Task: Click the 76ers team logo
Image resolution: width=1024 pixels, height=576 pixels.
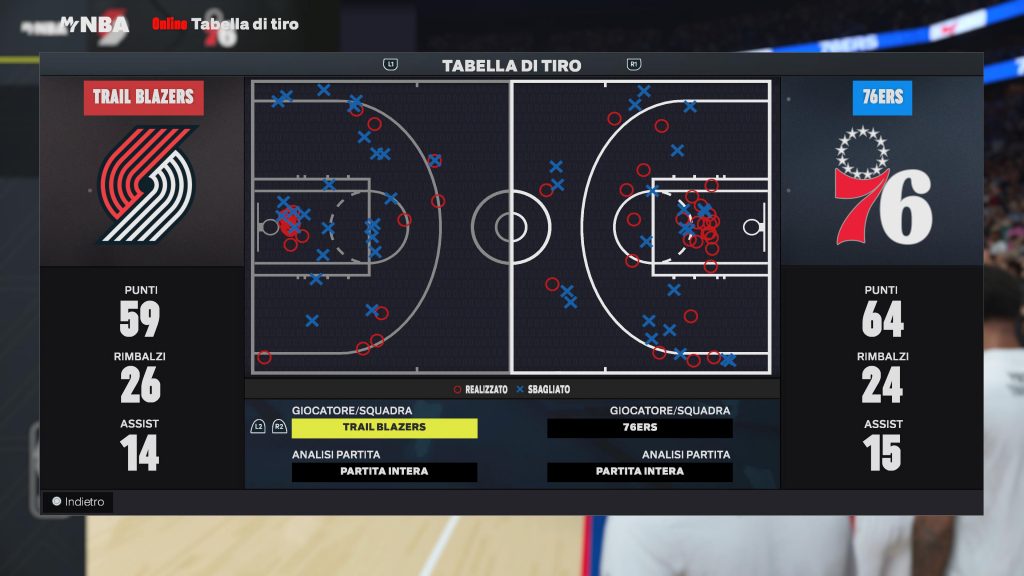Action: (x=881, y=189)
